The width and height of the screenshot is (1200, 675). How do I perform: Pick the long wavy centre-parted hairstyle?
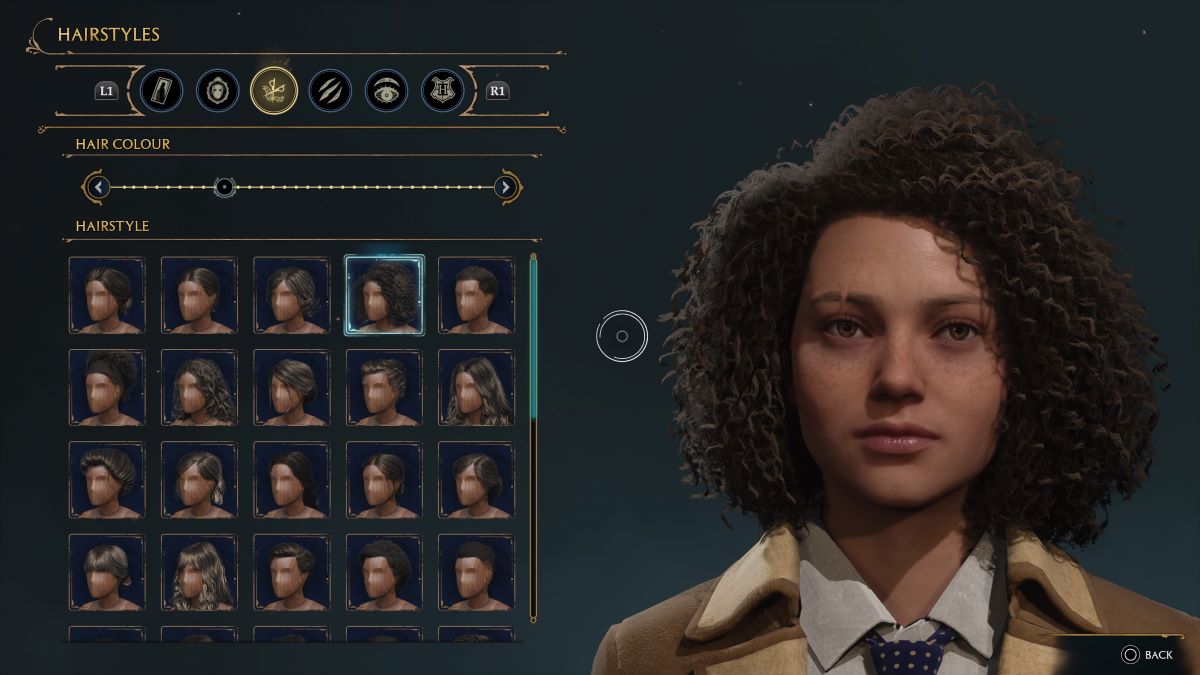[x=476, y=387]
